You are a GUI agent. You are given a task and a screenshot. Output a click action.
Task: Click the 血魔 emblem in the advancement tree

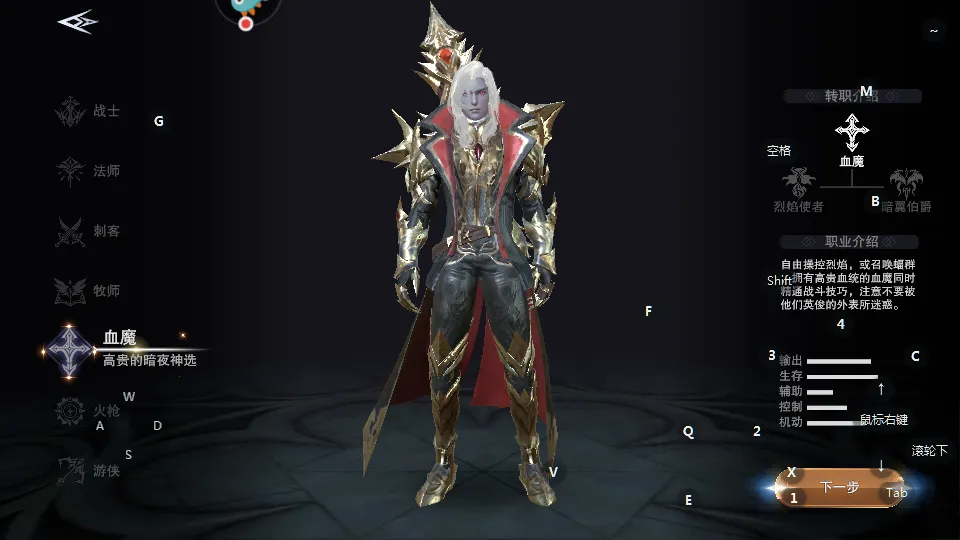click(851, 133)
